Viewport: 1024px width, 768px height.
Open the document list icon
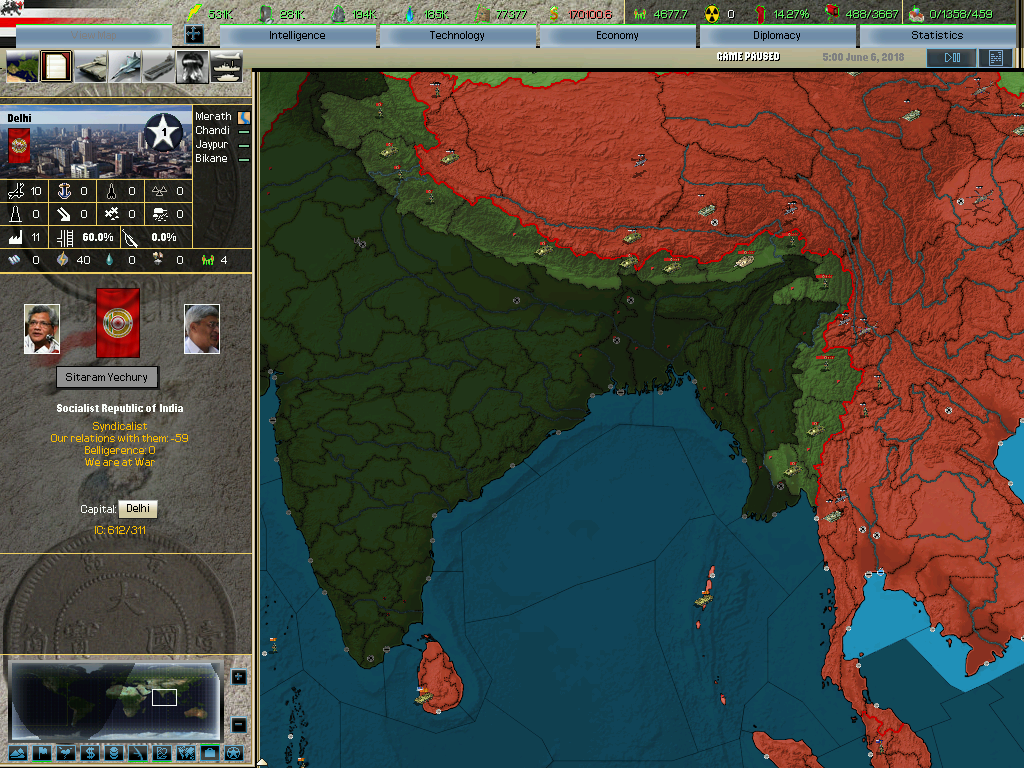coord(57,67)
